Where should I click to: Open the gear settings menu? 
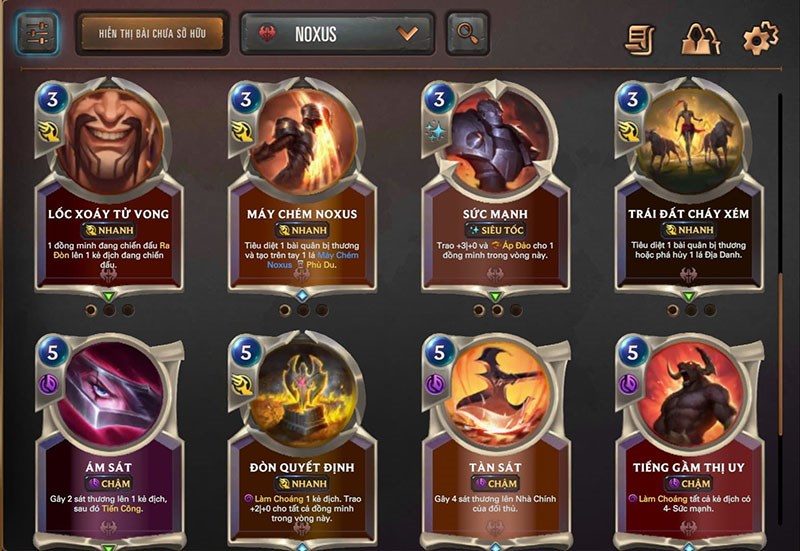(760, 39)
